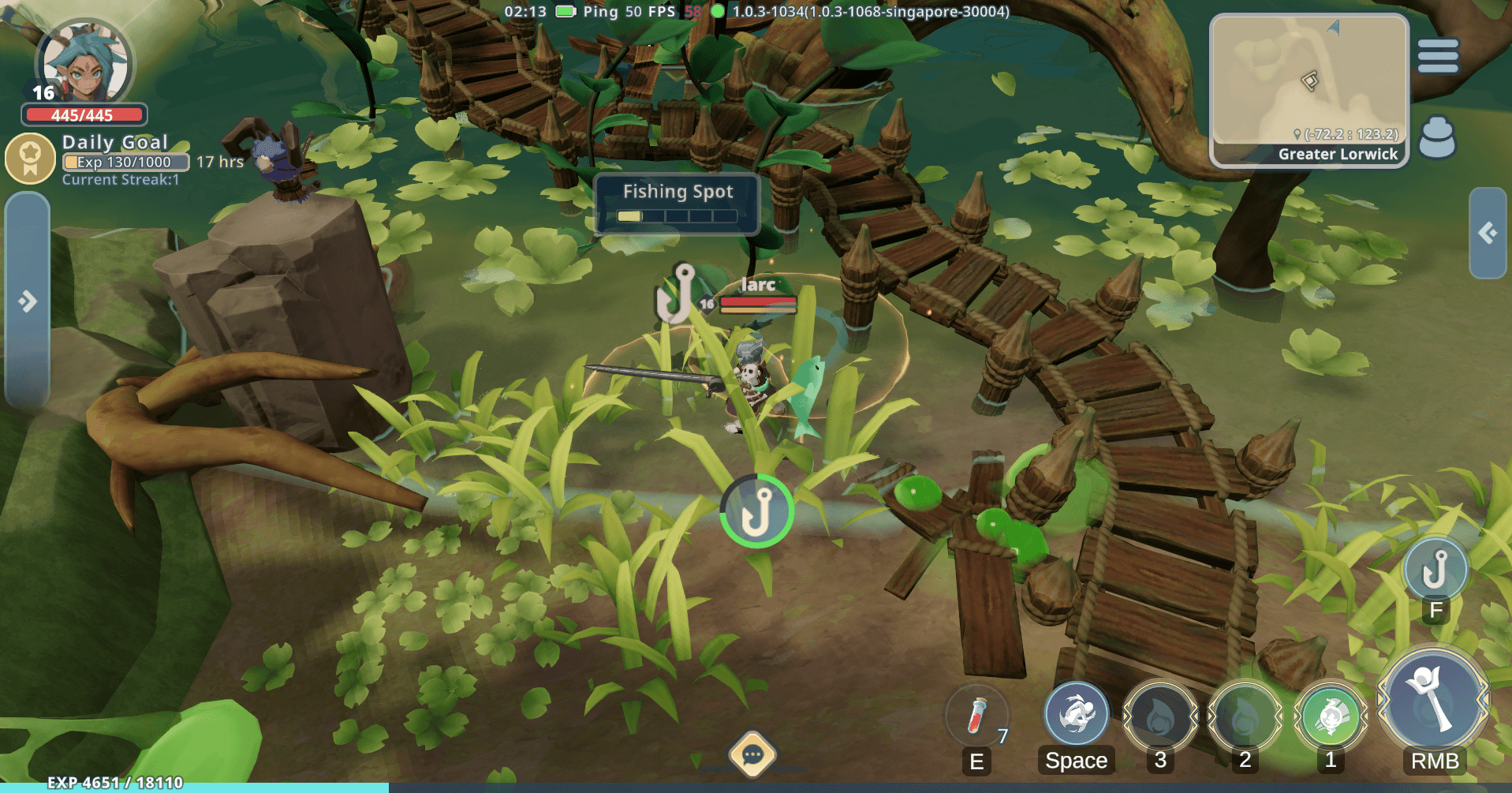
Task: Activate skill slot 3 flame ability
Action: 1160,716
